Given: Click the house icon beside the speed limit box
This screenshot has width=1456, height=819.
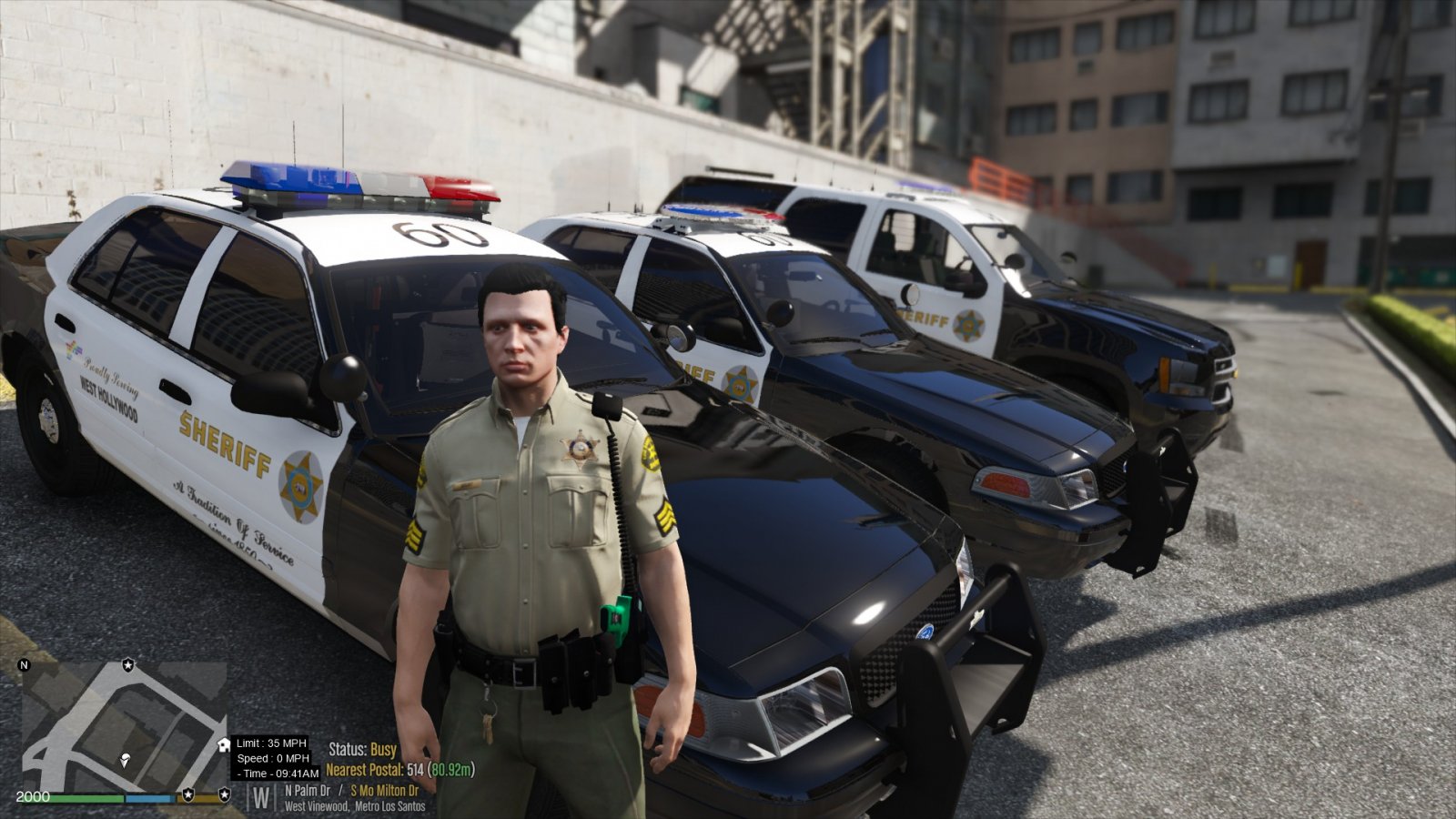Looking at the screenshot, I should coord(223,744).
